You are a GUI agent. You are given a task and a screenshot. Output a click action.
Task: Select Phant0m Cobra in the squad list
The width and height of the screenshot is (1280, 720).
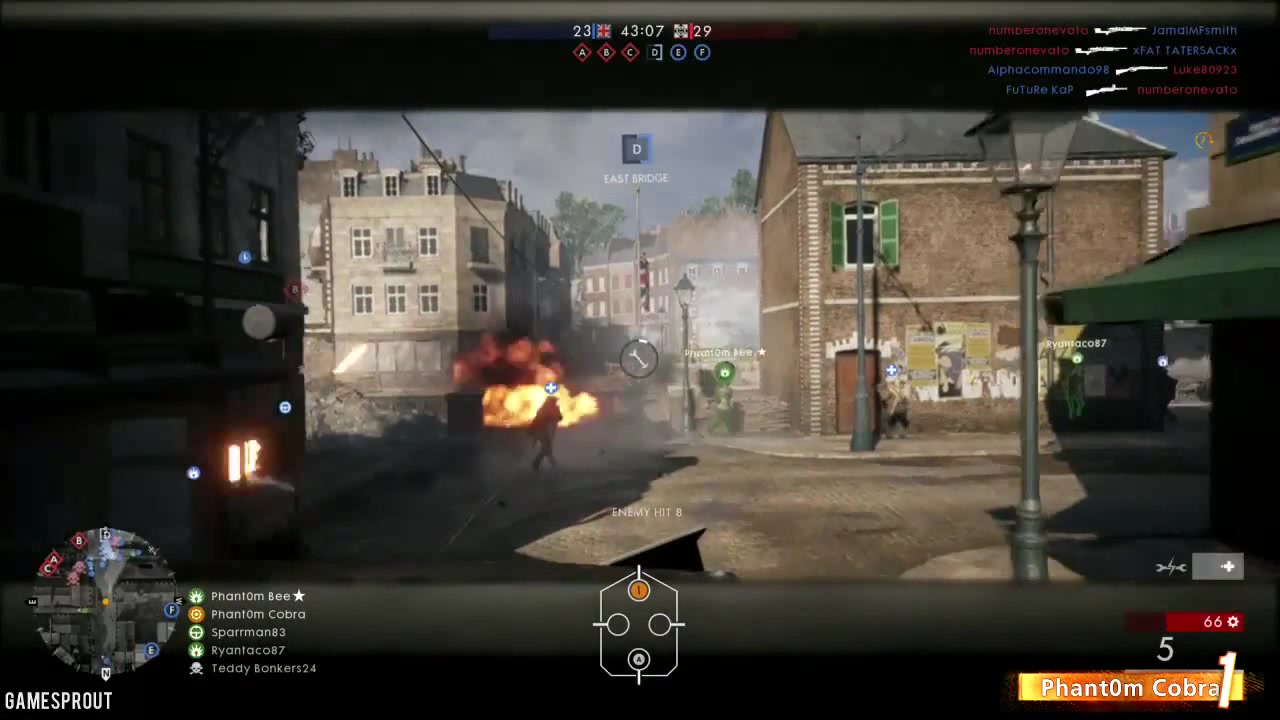point(257,614)
